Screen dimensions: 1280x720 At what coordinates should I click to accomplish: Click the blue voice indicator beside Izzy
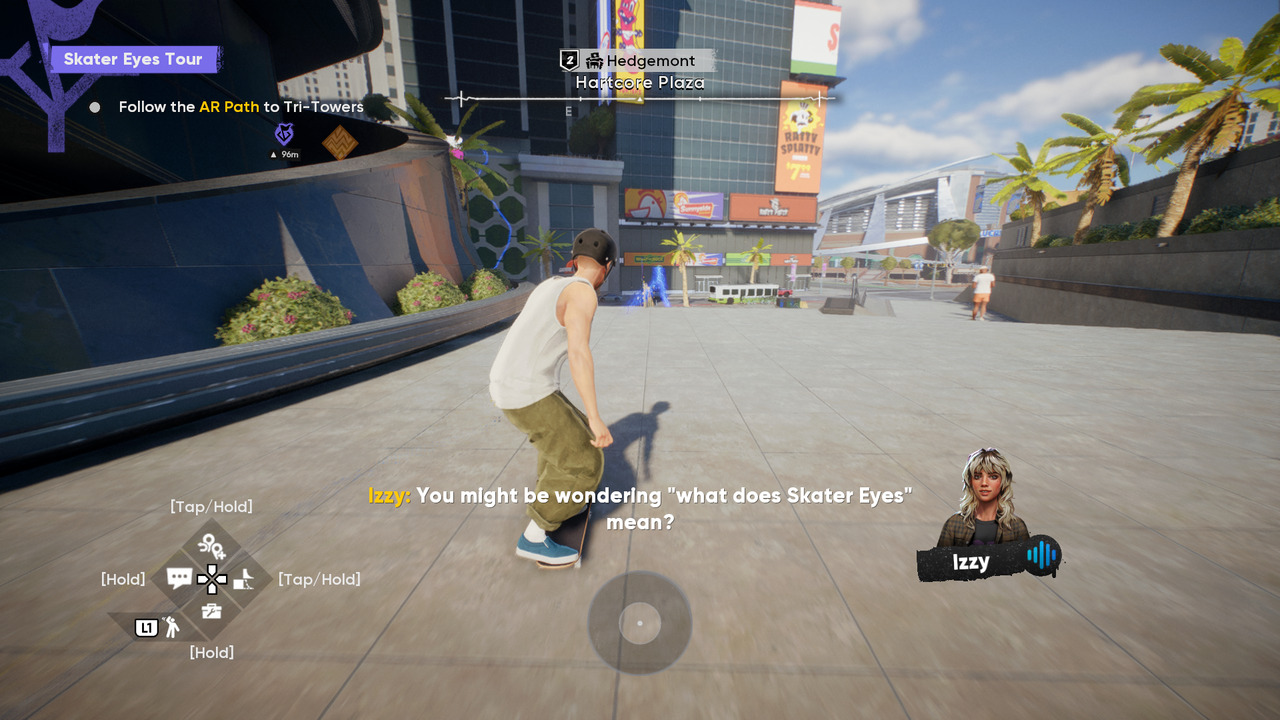point(1042,556)
